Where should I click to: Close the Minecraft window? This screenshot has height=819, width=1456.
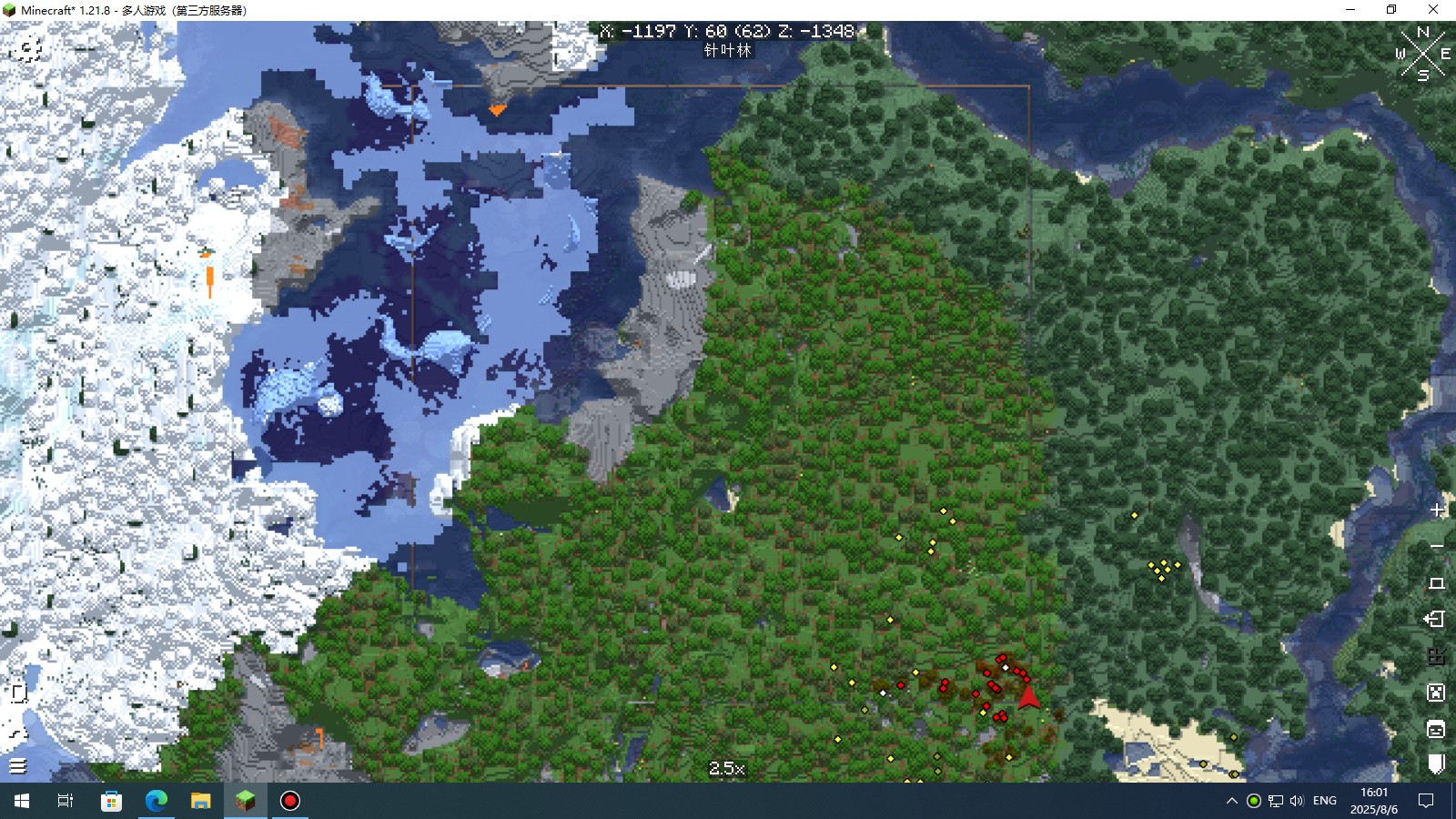coord(1433,10)
